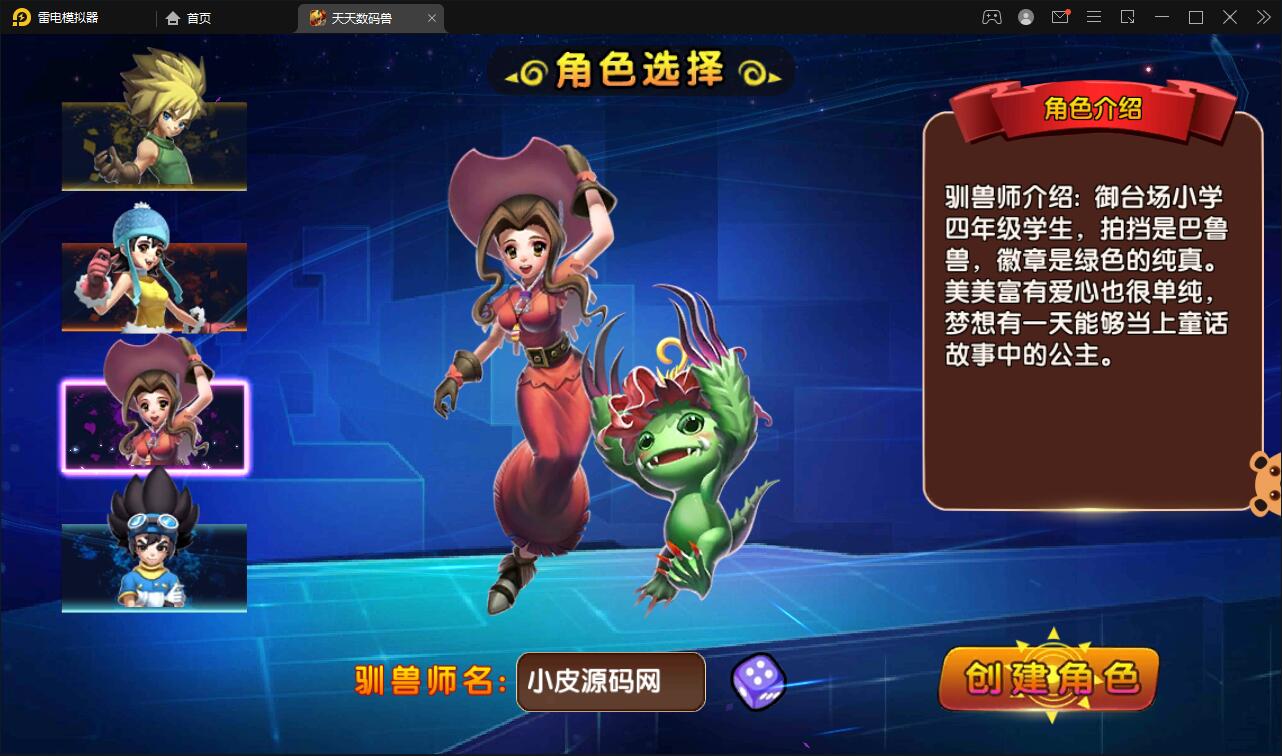The width and height of the screenshot is (1282, 756).
Task: Expand more toolbar options via the double chevron
Action: (x=1263, y=17)
